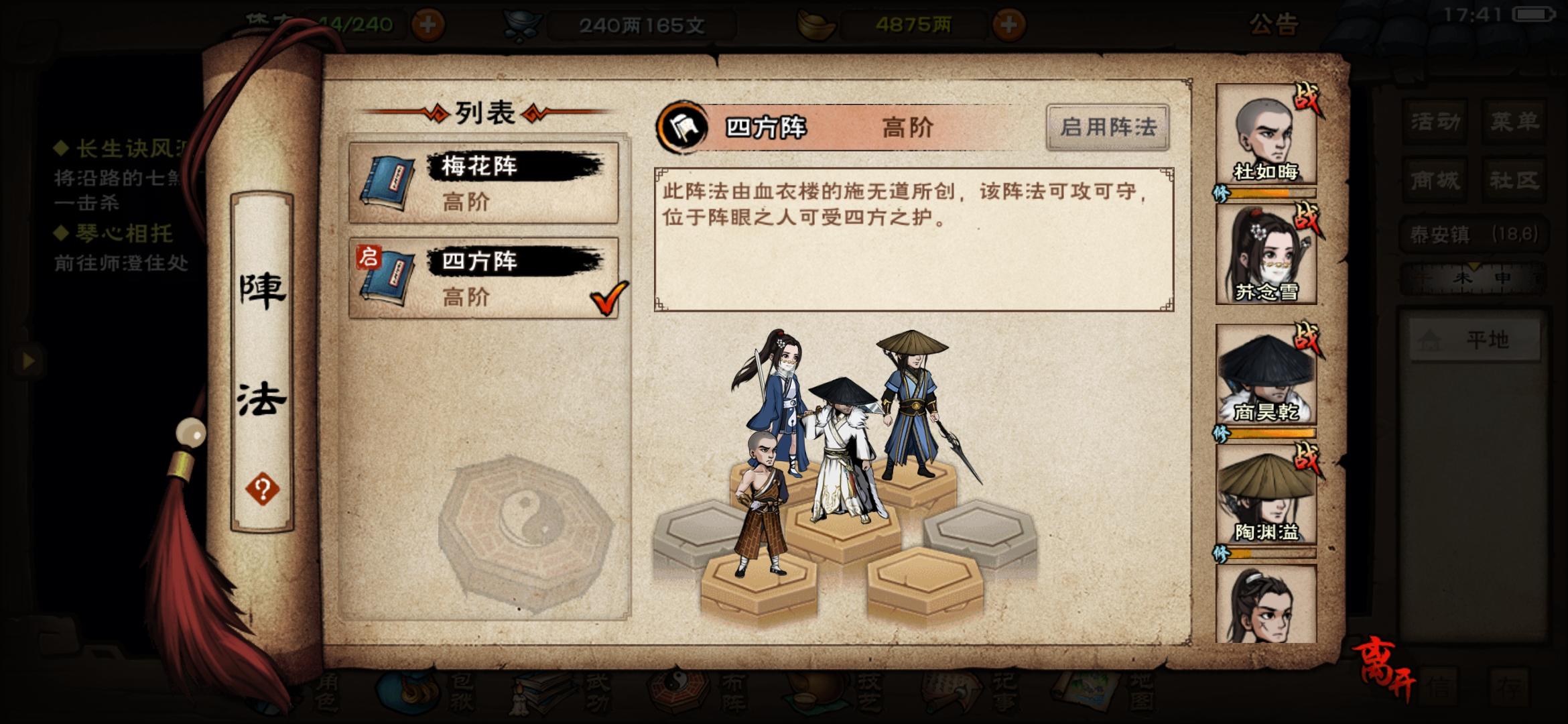Click the 午未申 time ruler slider
This screenshot has height=724, width=1568.
pos(1474,278)
